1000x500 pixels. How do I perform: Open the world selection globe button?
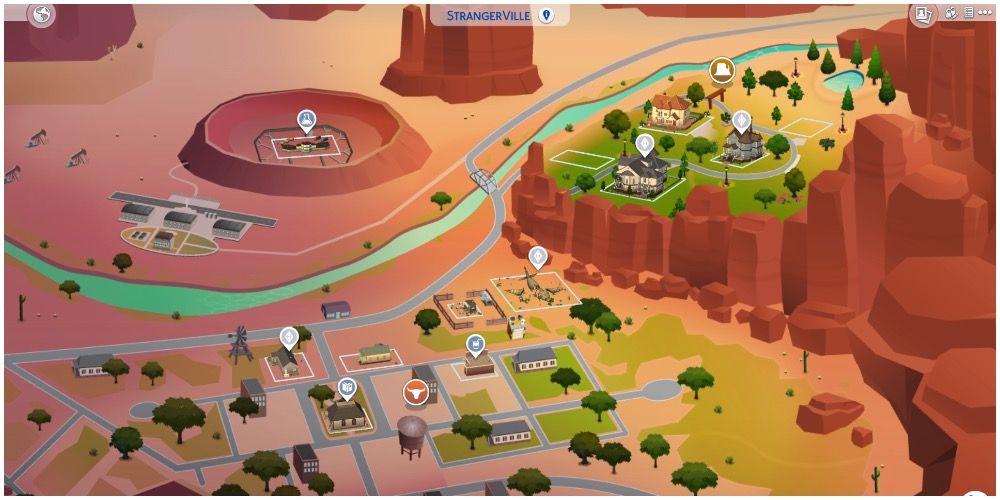click(42, 15)
